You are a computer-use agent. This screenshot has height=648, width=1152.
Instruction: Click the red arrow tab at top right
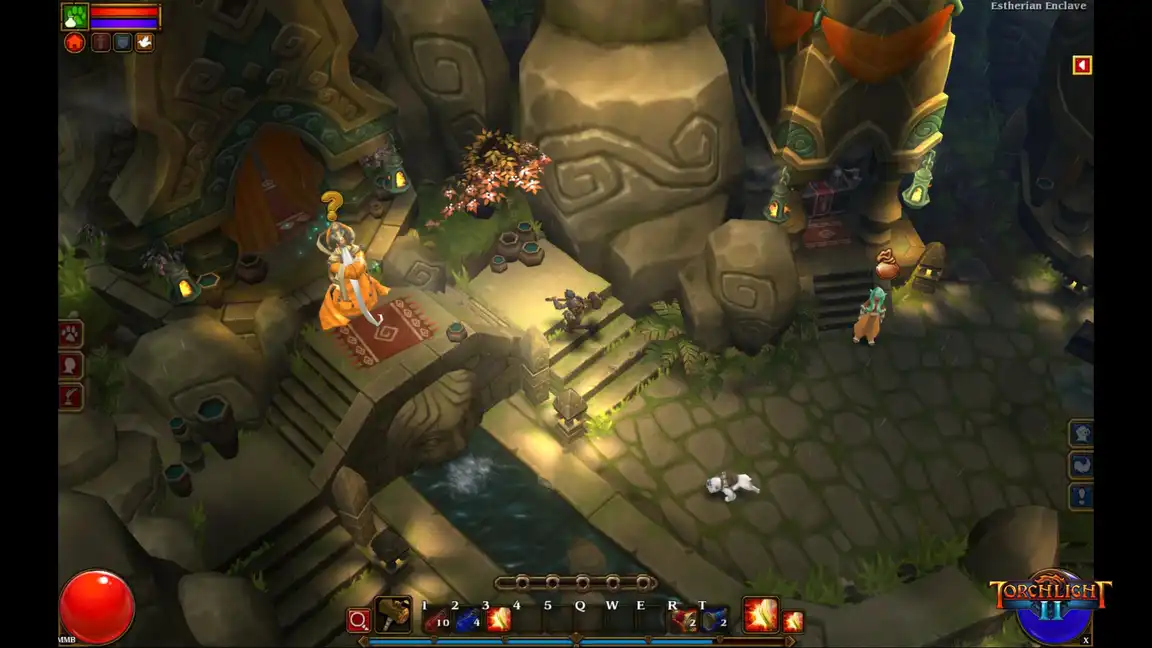[1081, 65]
